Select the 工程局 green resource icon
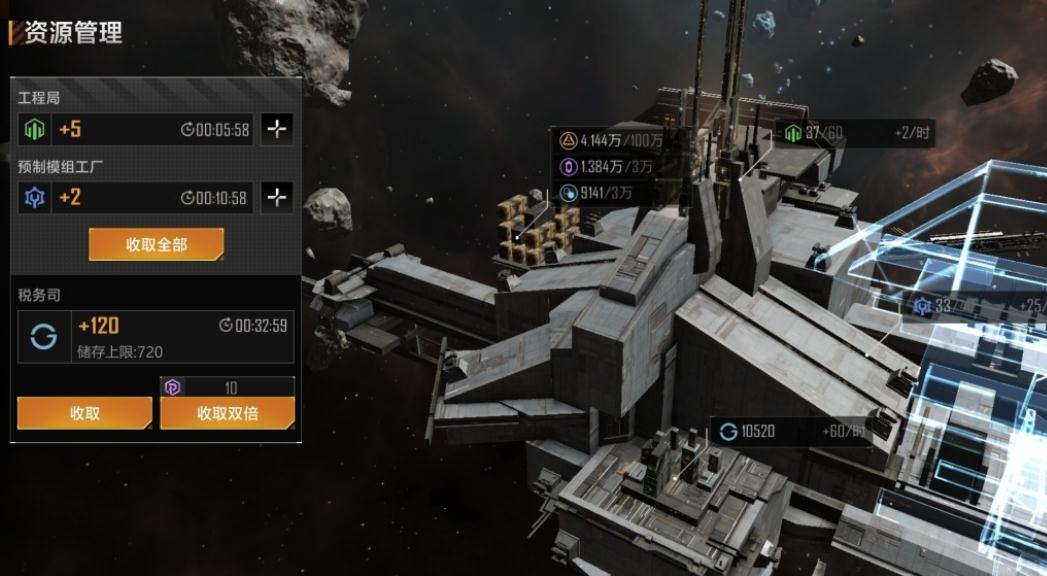 tap(35, 129)
